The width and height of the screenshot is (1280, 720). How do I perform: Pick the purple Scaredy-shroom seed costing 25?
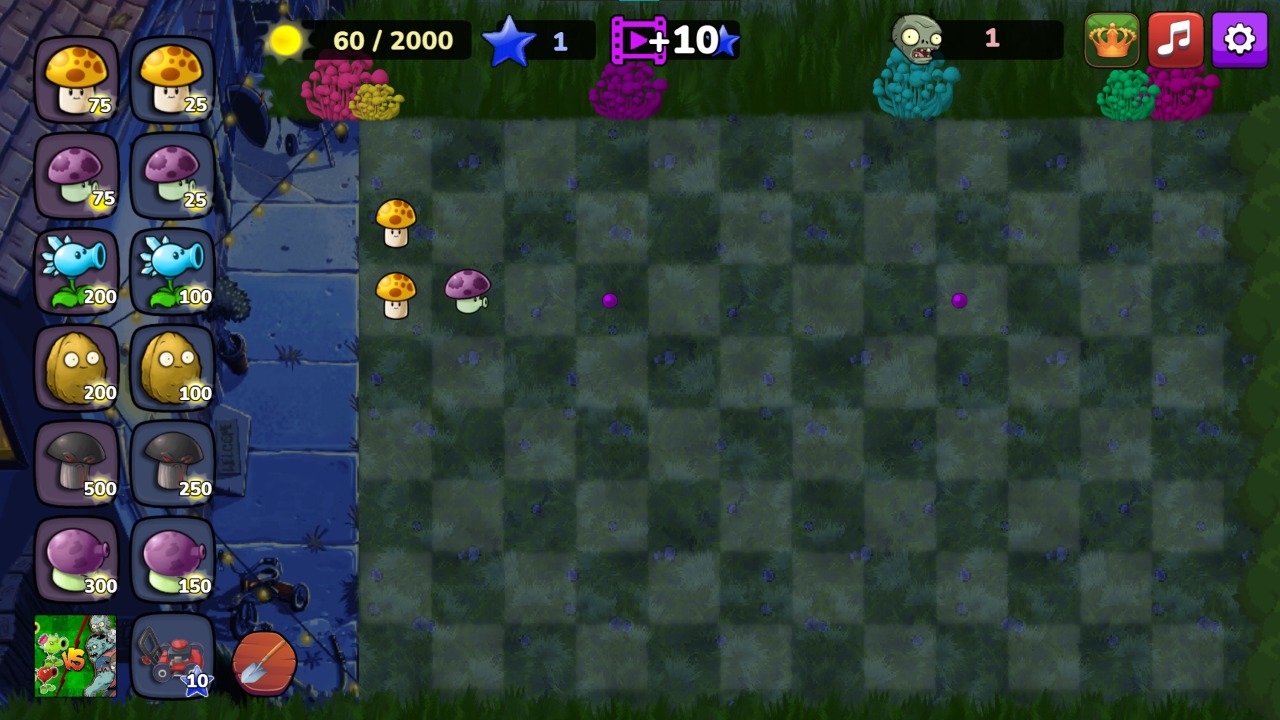[x=172, y=175]
